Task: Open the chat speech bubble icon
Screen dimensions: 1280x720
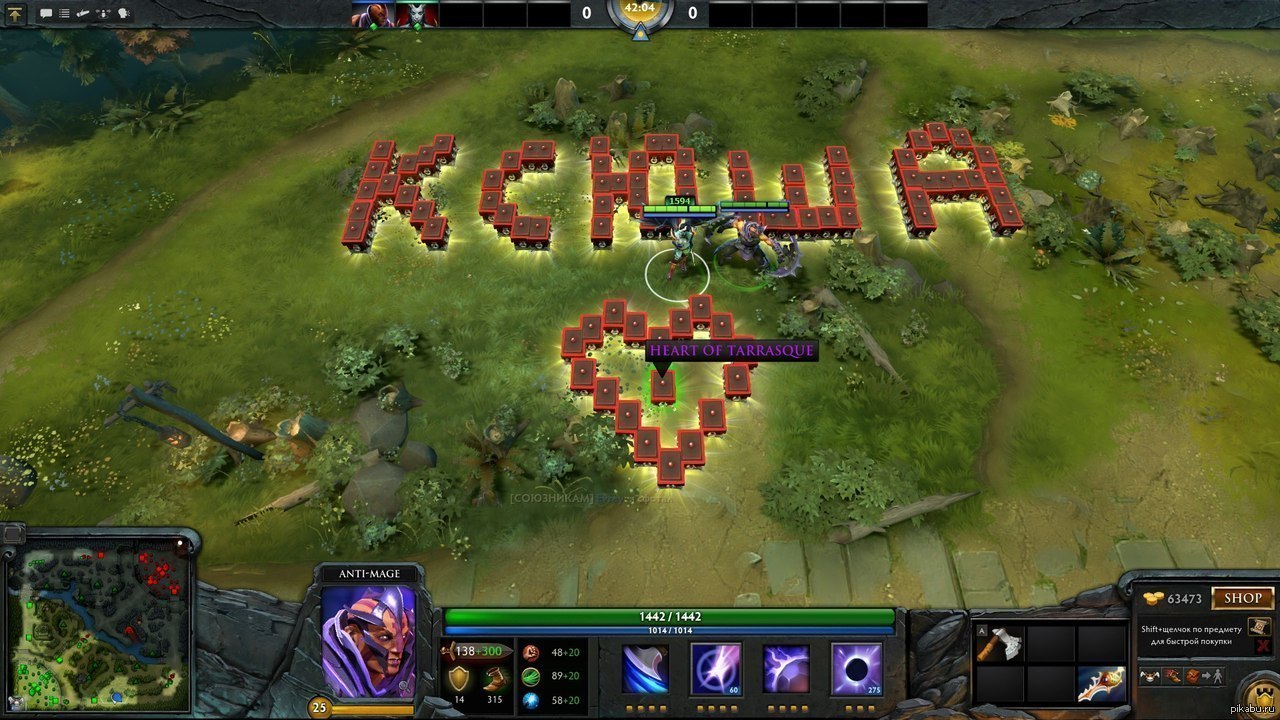Action: coord(46,14)
